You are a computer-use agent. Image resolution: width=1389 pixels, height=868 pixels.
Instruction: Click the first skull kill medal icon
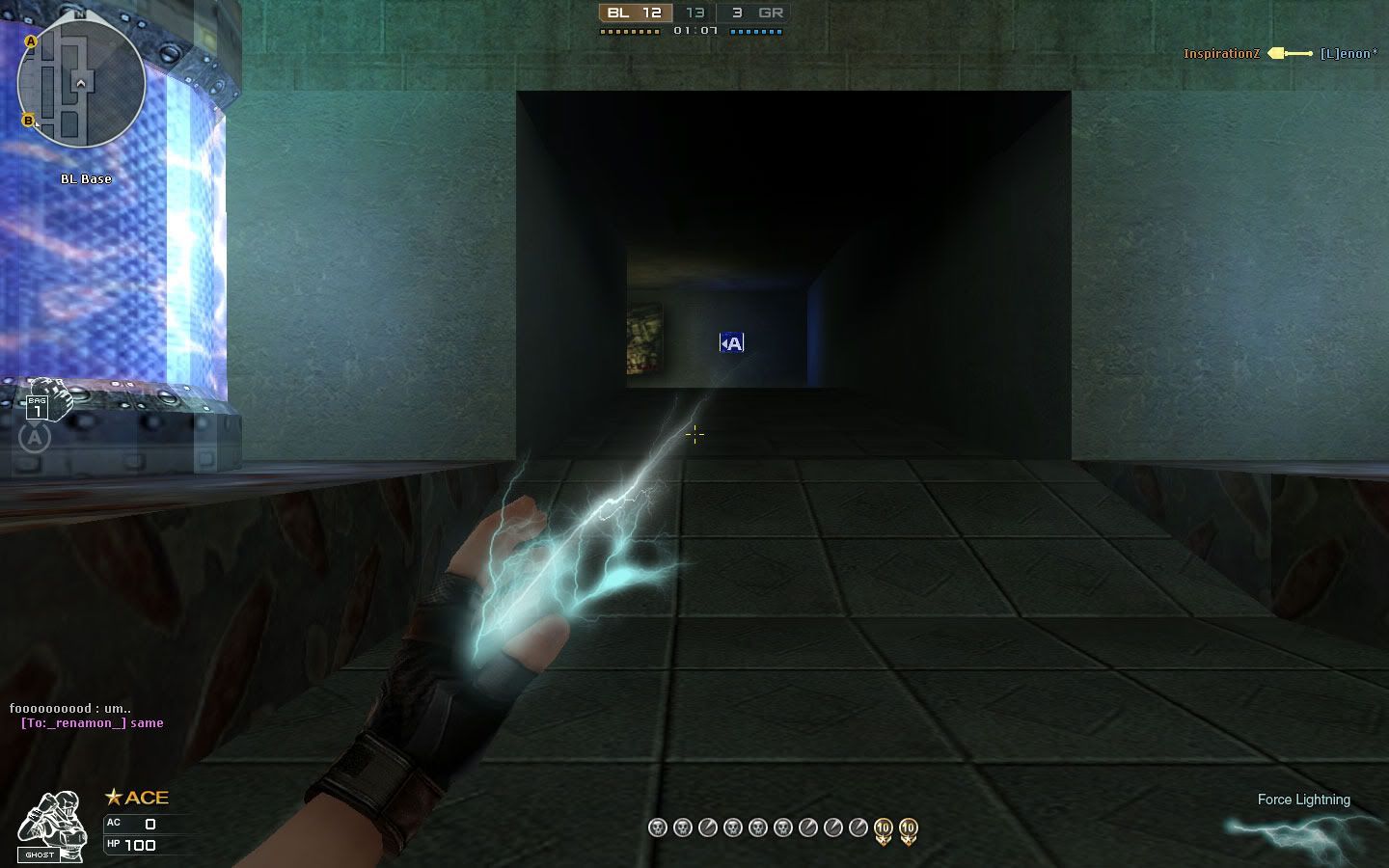pyautogui.click(x=657, y=827)
